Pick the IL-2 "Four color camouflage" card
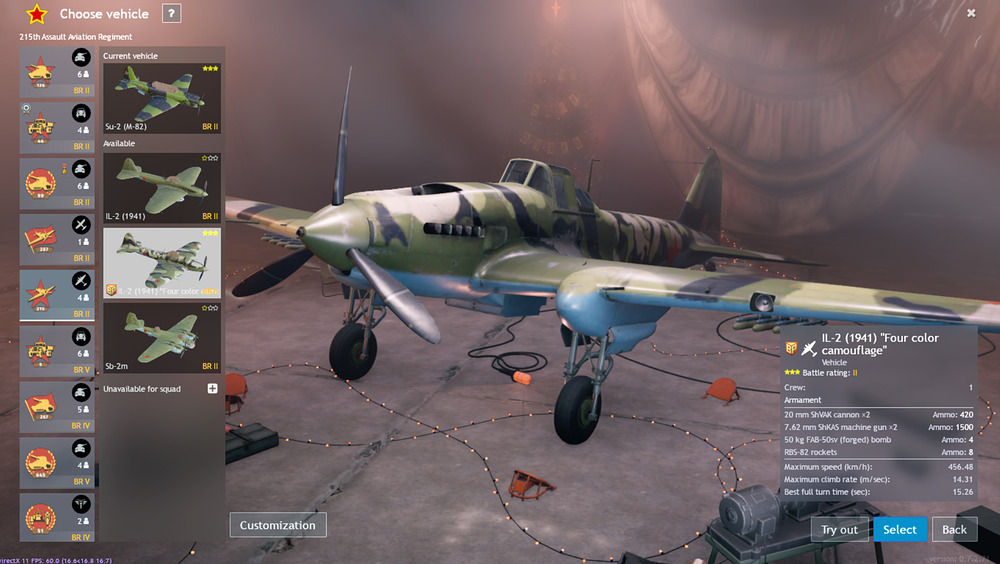The image size is (1000, 564). point(162,262)
